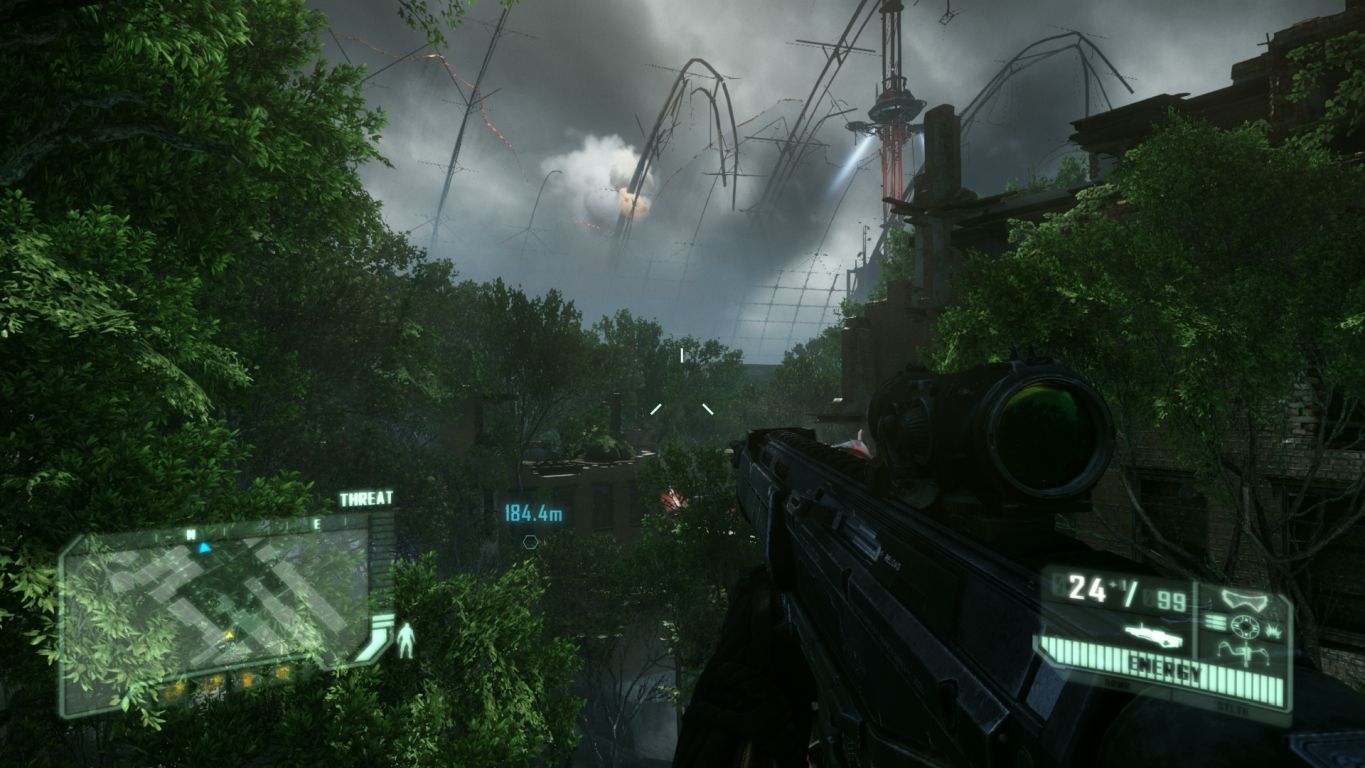This screenshot has height=768, width=1365.
Task: Select the N compass heading above the minimap
Action: 189,533
